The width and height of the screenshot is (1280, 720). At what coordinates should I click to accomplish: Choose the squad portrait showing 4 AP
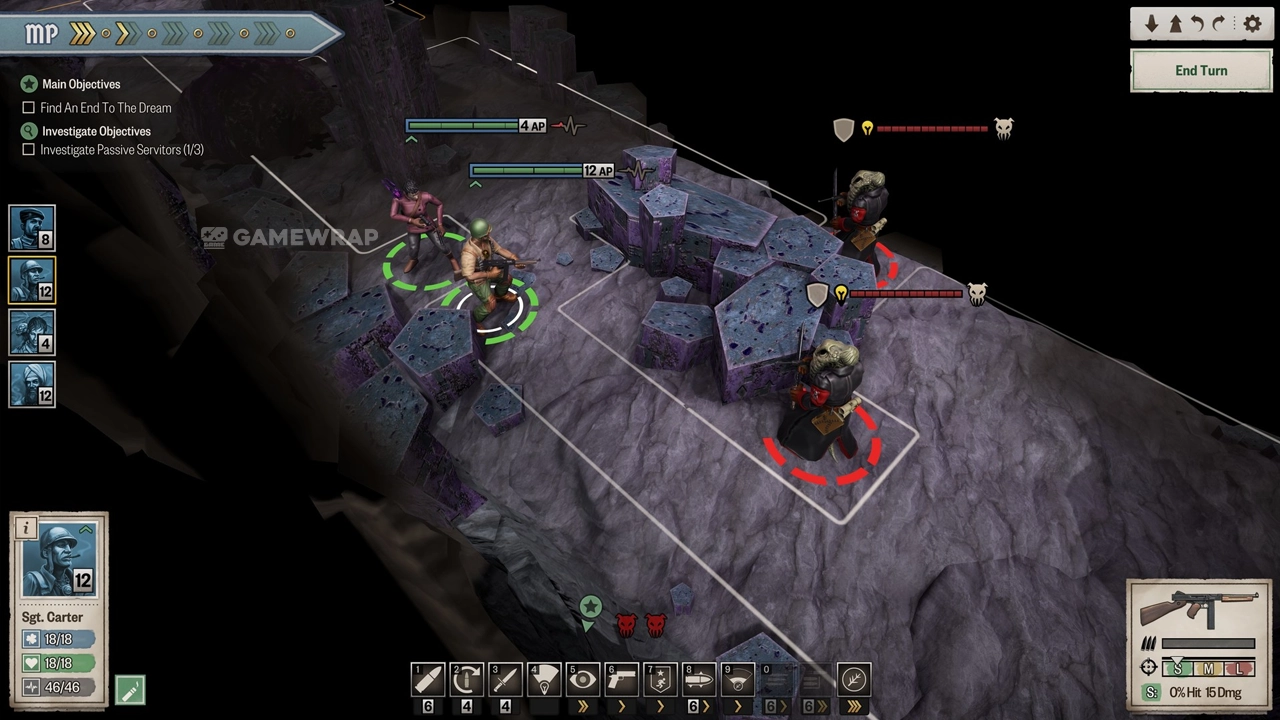tap(32, 332)
